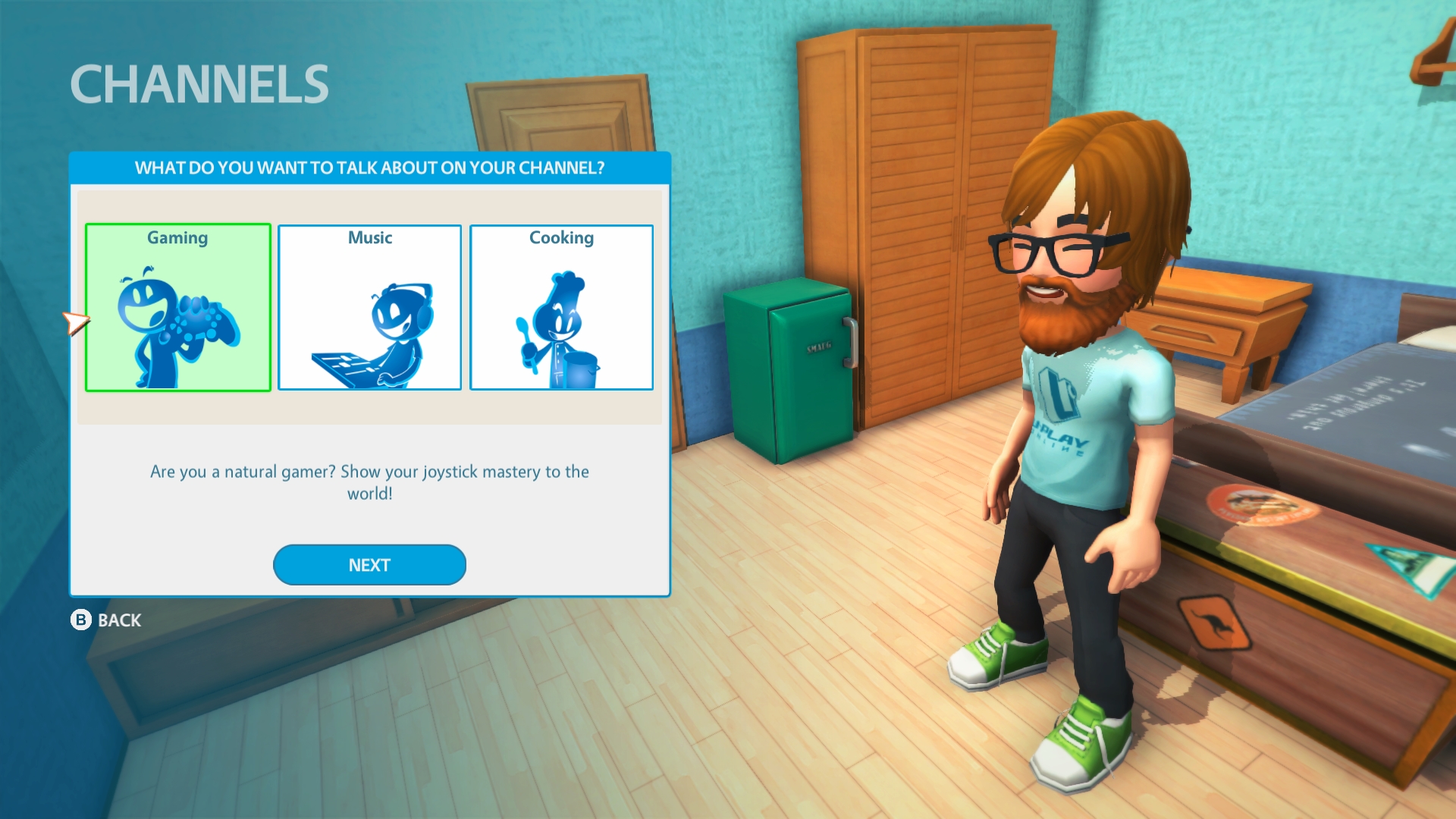This screenshot has width=1456, height=819.
Task: Click the NEXT button
Action: [369, 565]
